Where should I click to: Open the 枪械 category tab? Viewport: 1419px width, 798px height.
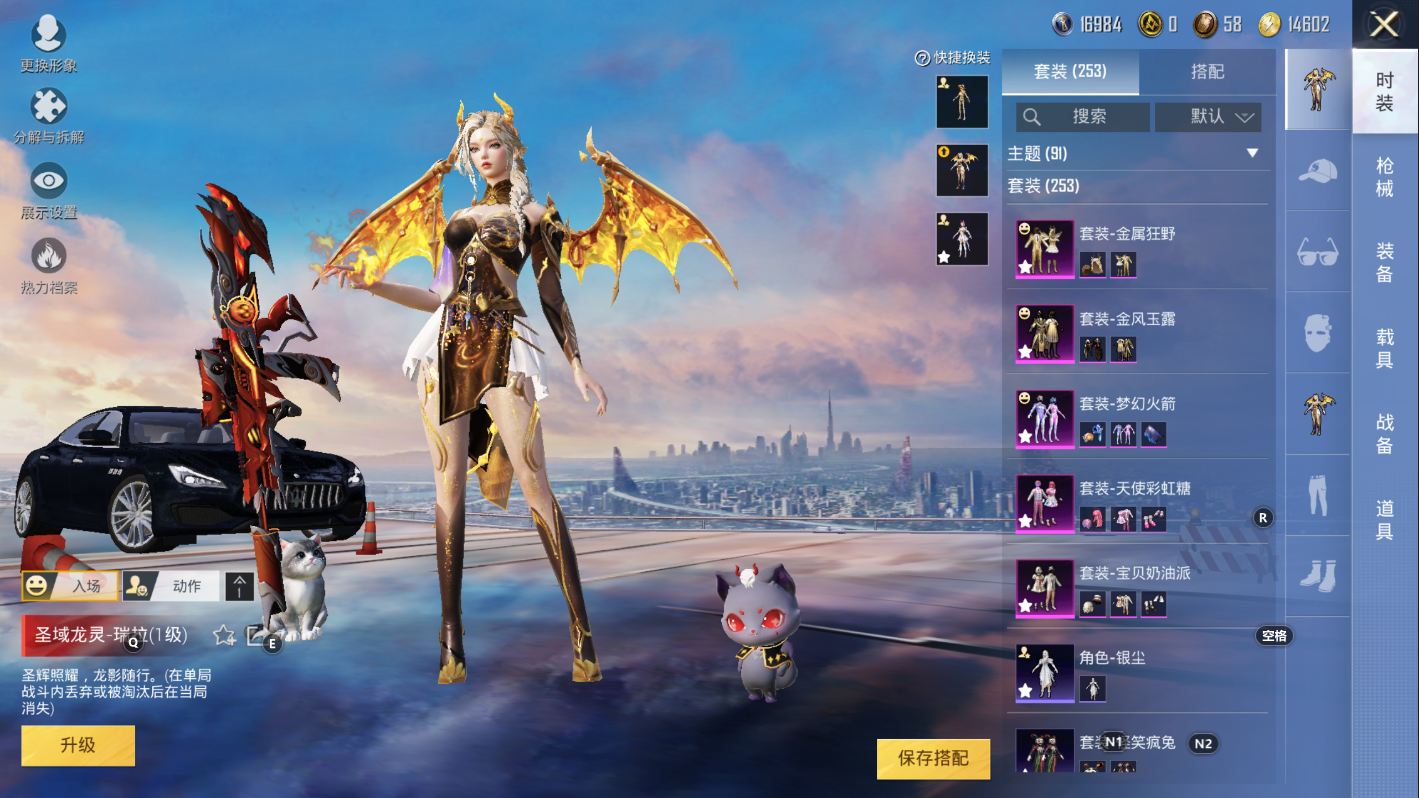[x=1384, y=177]
